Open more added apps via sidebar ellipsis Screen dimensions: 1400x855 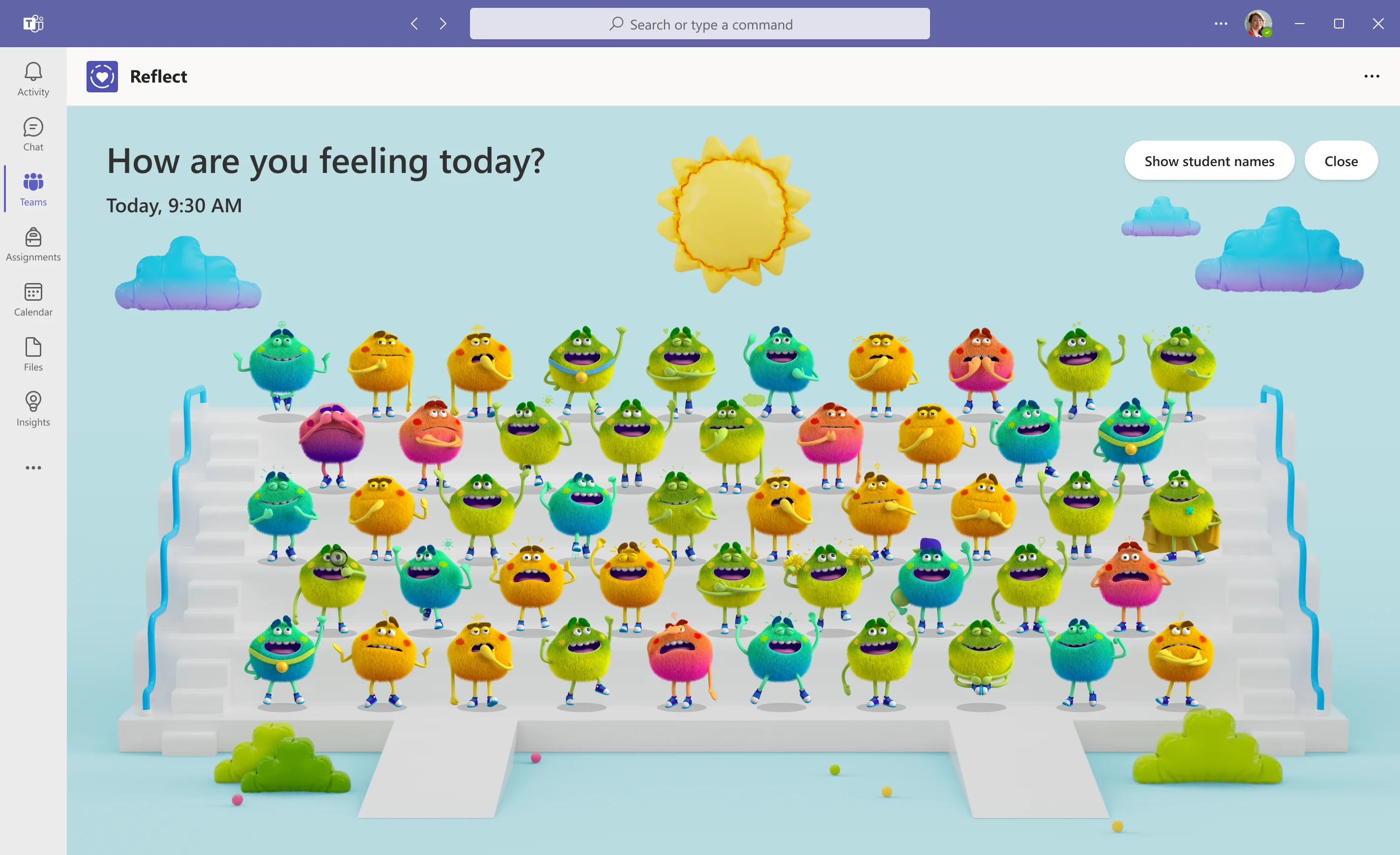point(32,468)
